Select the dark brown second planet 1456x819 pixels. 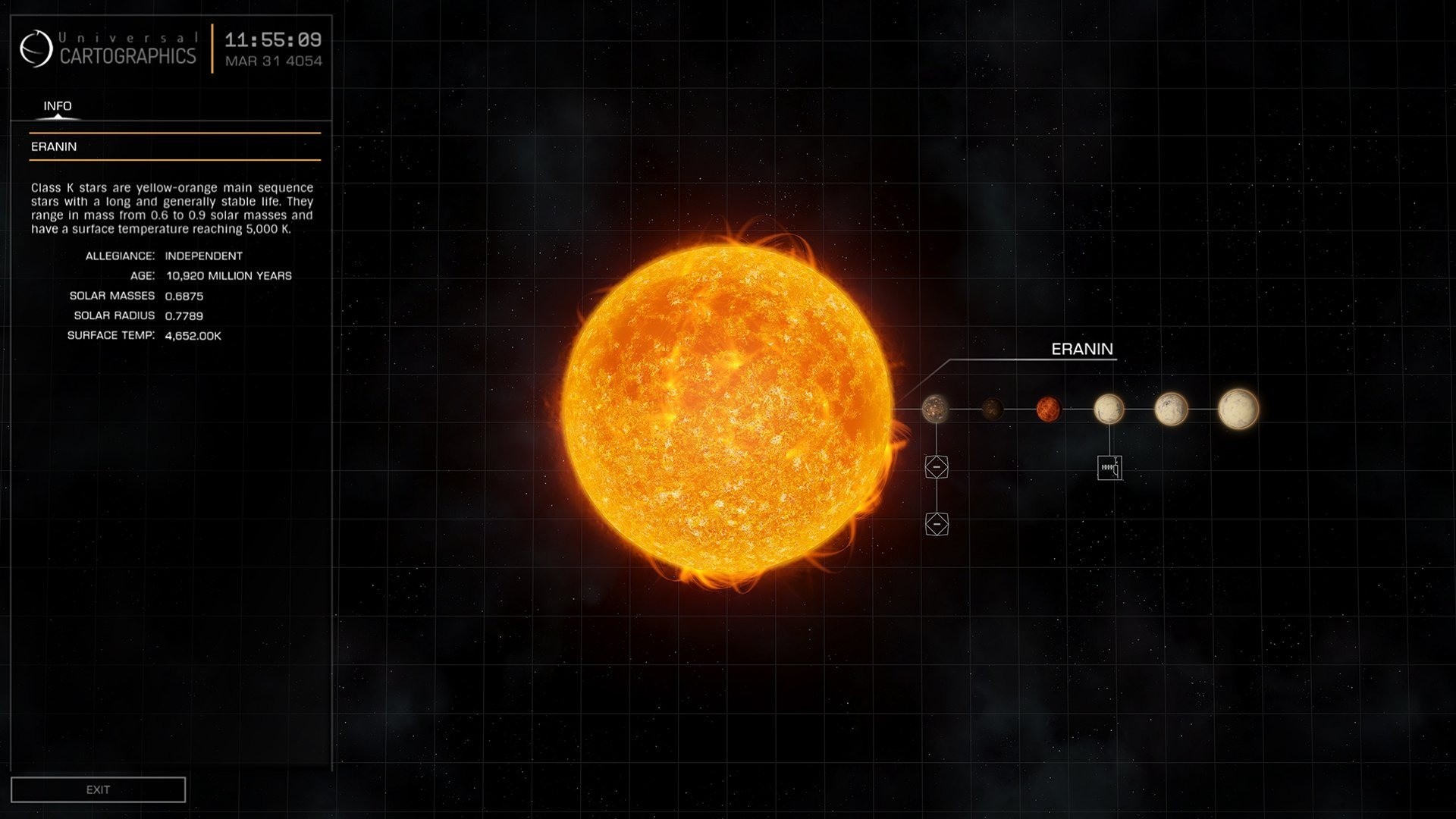click(x=992, y=409)
